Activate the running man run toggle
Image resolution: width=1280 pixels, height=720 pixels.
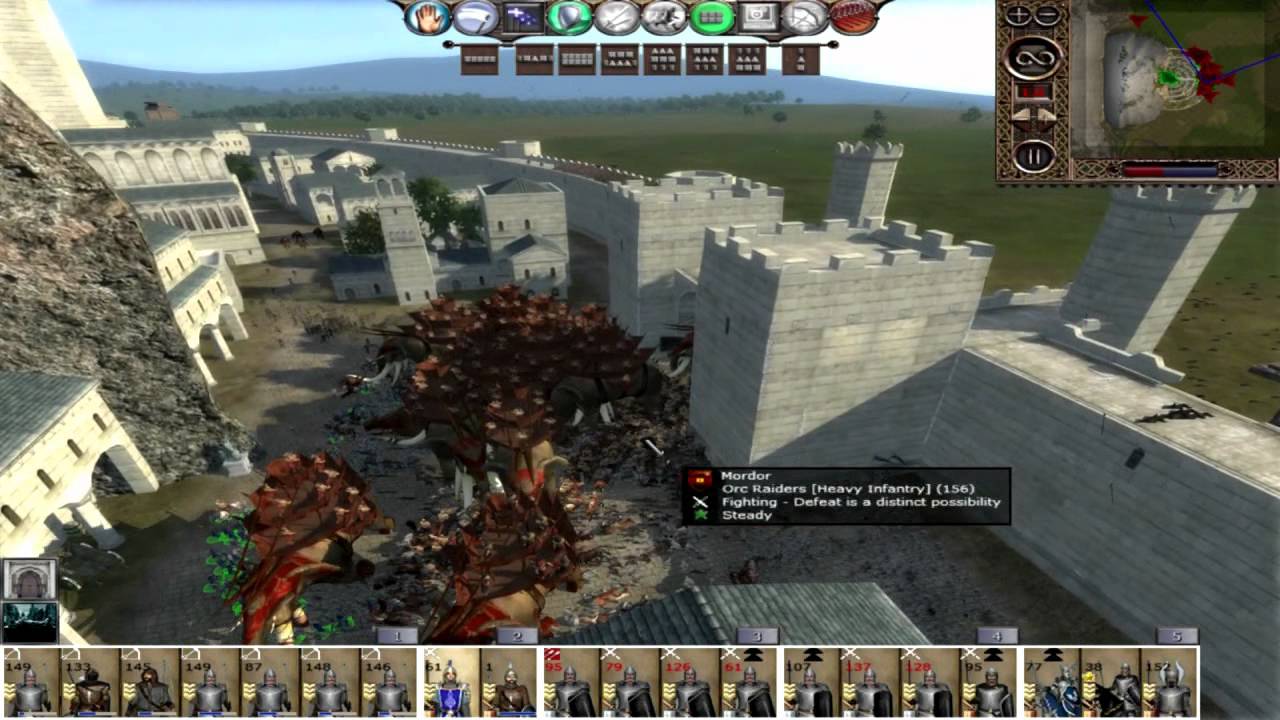click(x=664, y=17)
